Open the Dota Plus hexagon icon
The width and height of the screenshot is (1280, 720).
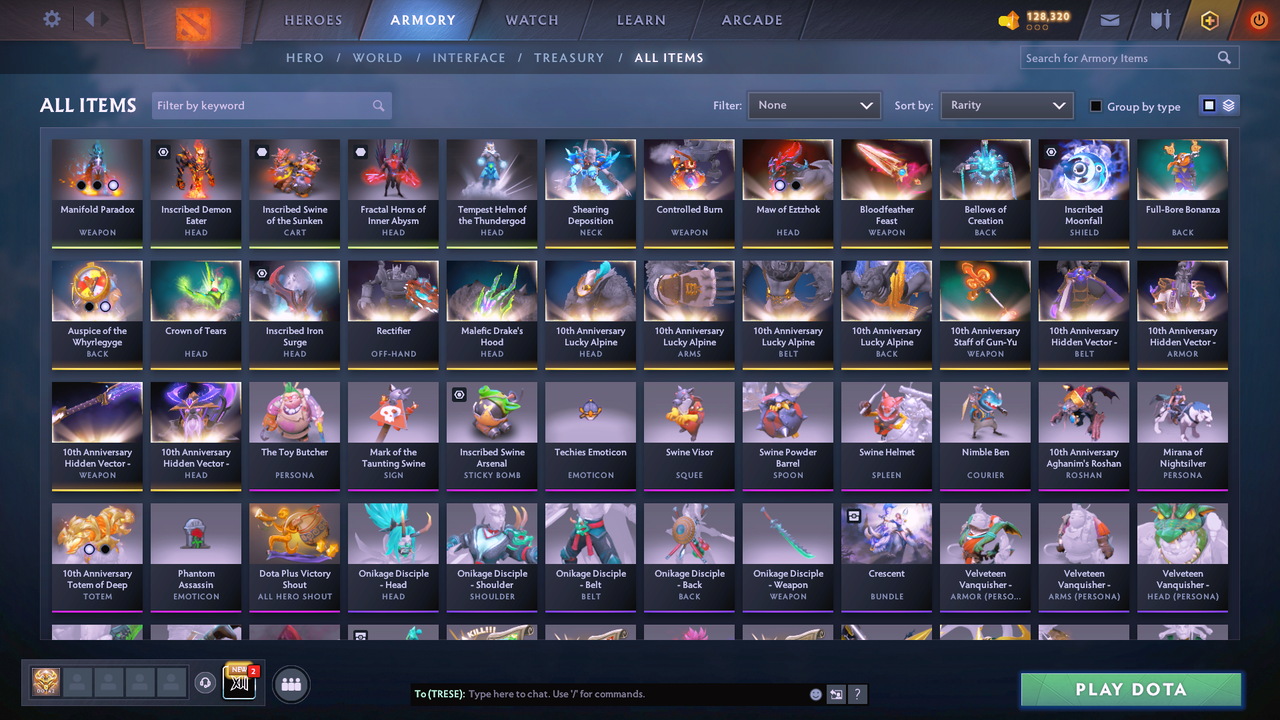(x=1209, y=19)
